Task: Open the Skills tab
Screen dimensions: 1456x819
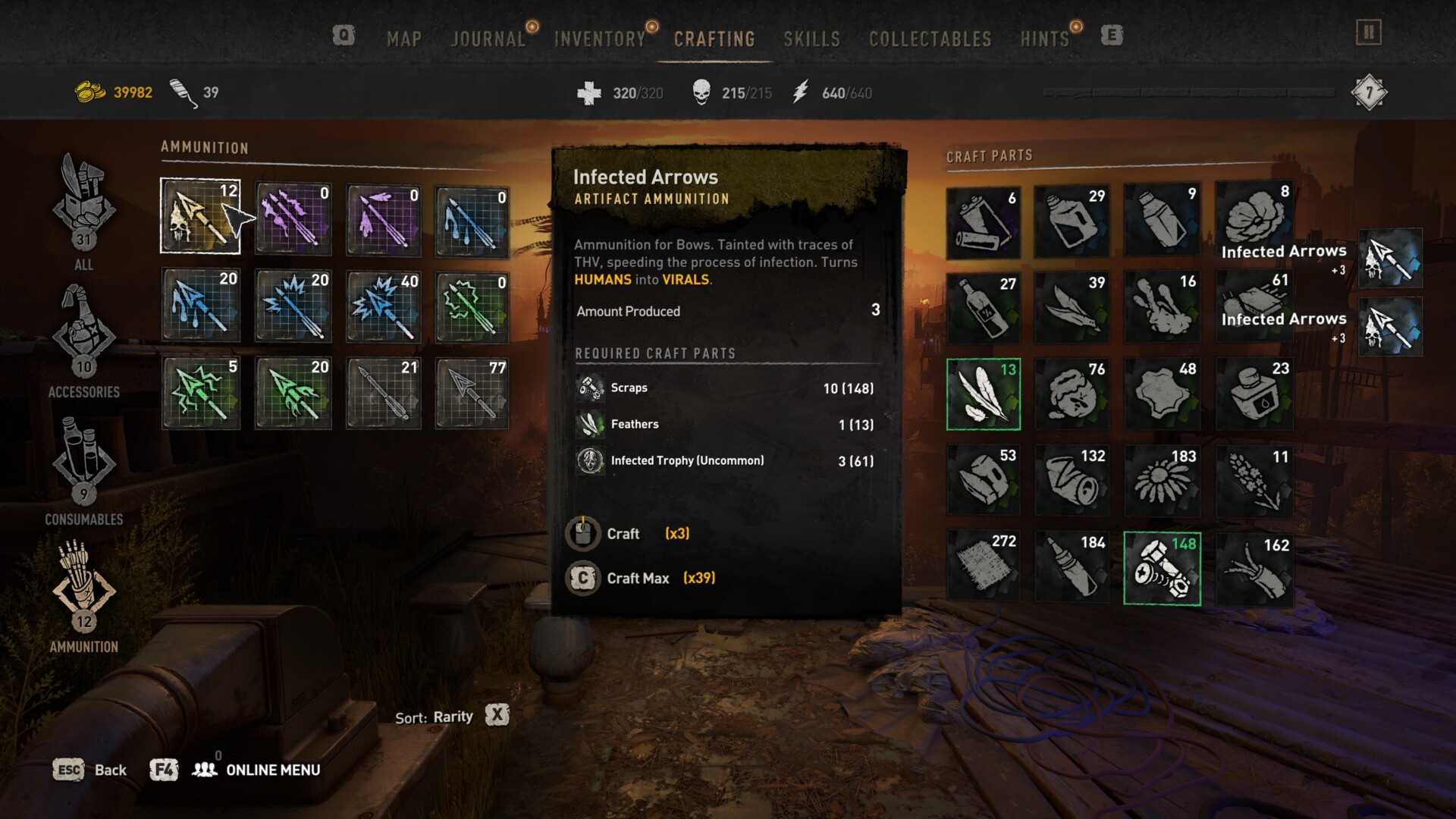Action: point(811,39)
